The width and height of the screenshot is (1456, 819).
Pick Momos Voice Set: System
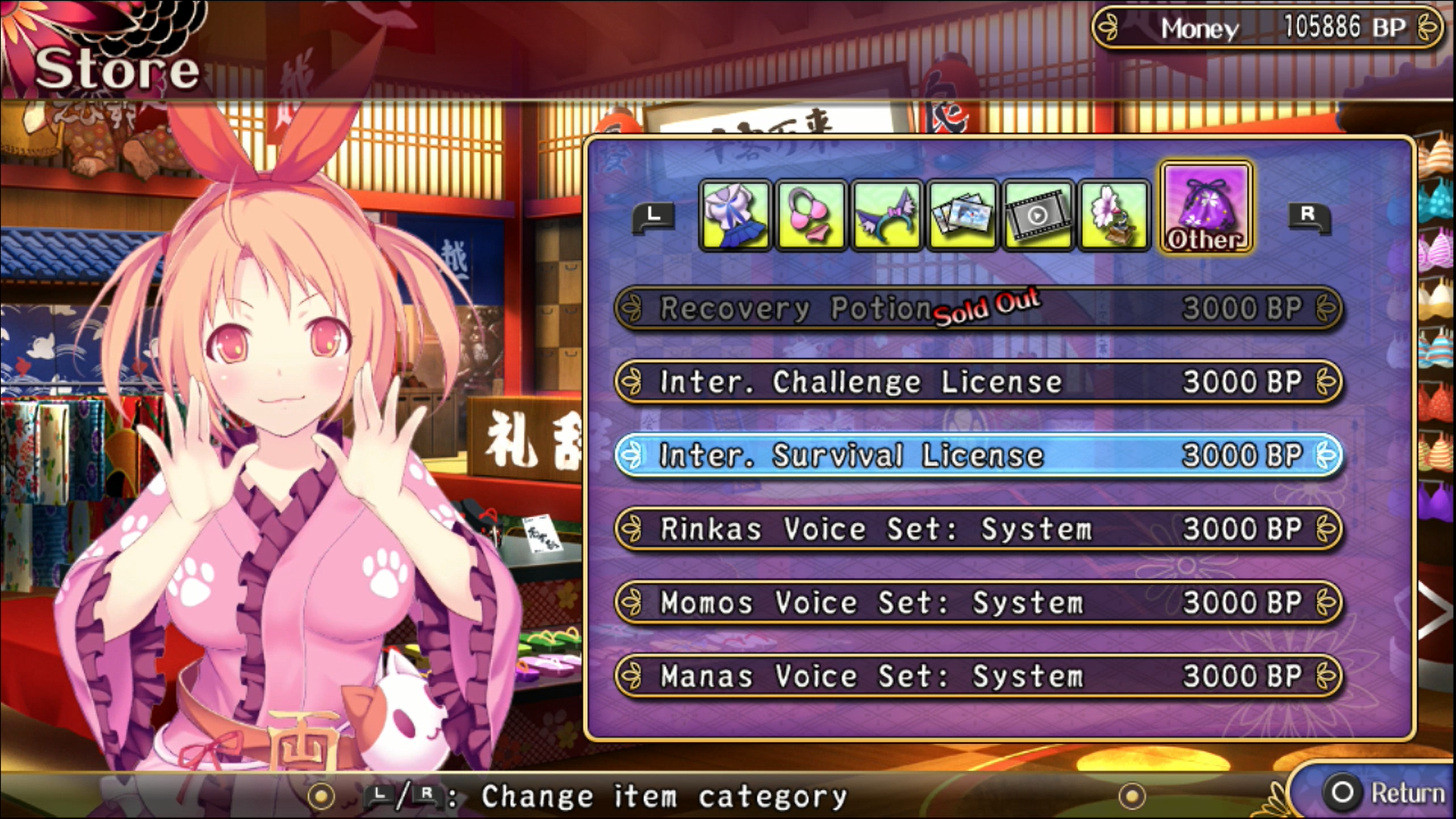[x=978, y=602]
